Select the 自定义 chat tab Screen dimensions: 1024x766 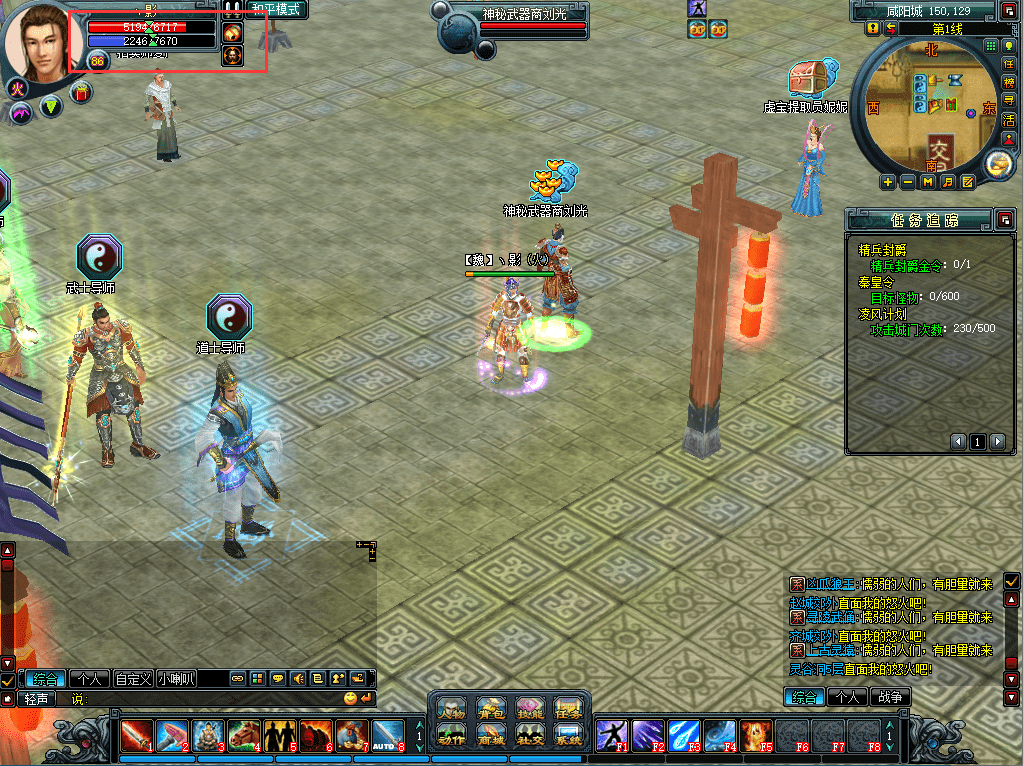click(133, 678)
